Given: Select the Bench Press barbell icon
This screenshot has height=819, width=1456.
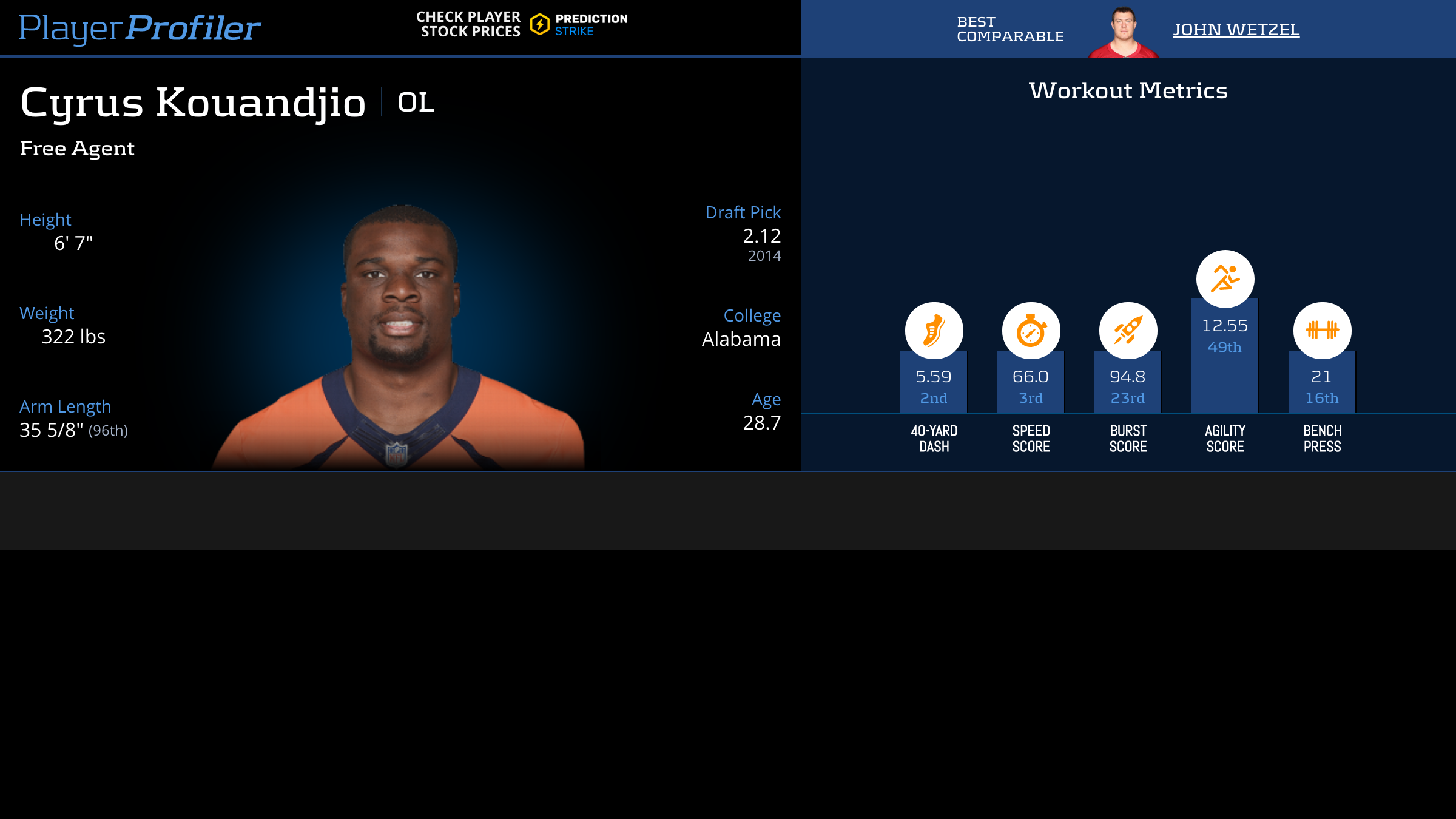Looking at the screenshot, I should 1322,331.
